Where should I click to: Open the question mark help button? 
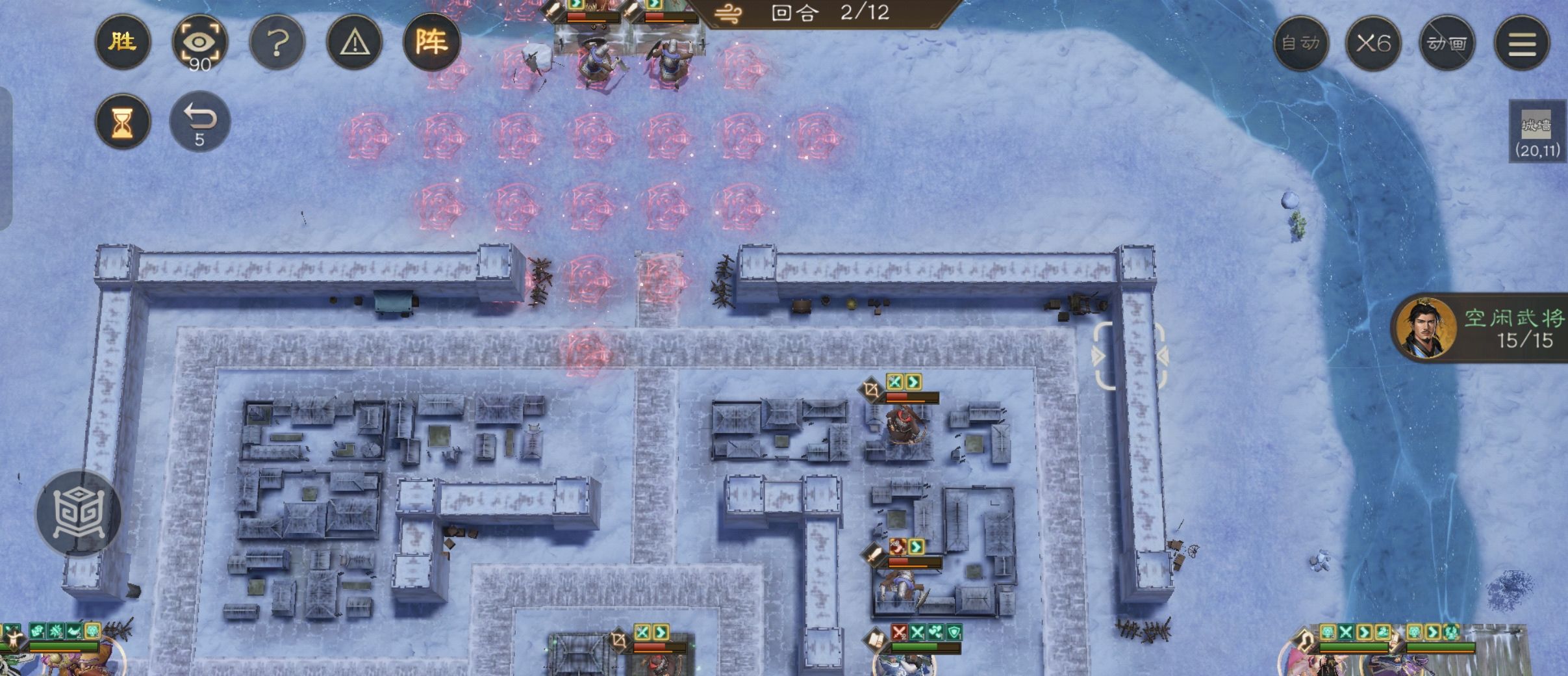point(277,43)
